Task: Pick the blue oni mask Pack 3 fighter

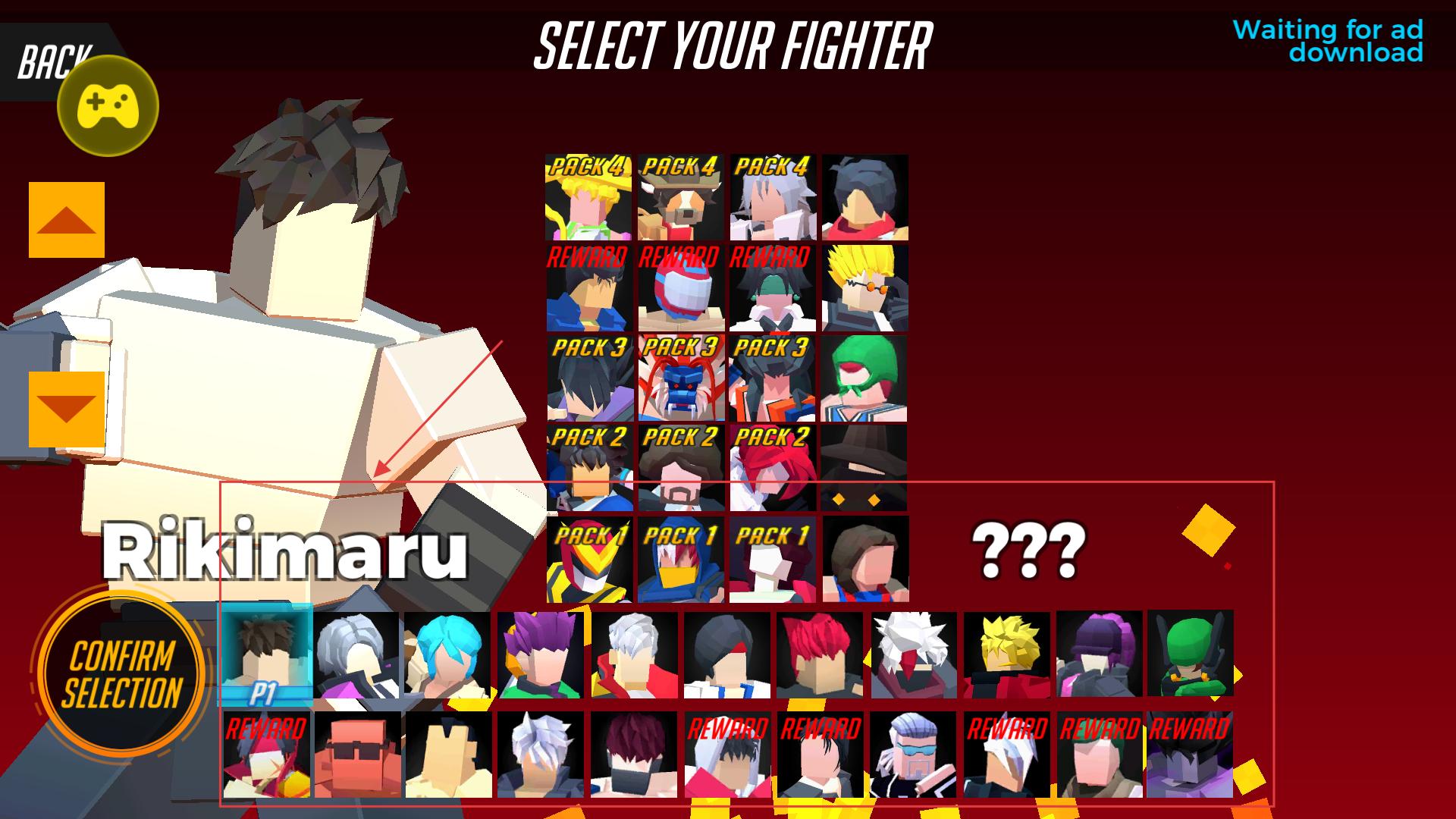Action: (x=681, y=378)
